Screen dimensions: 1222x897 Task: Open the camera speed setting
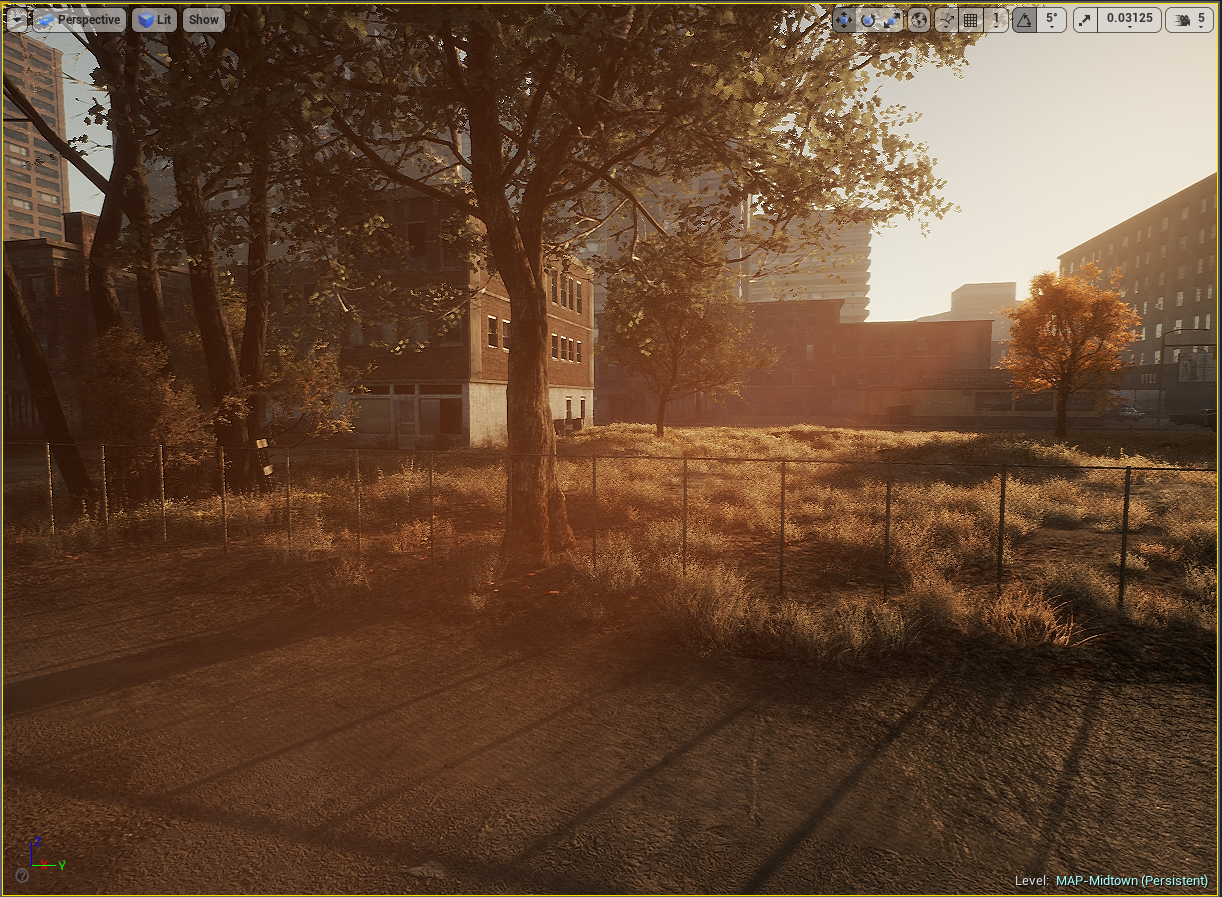tap(1189, 19)
